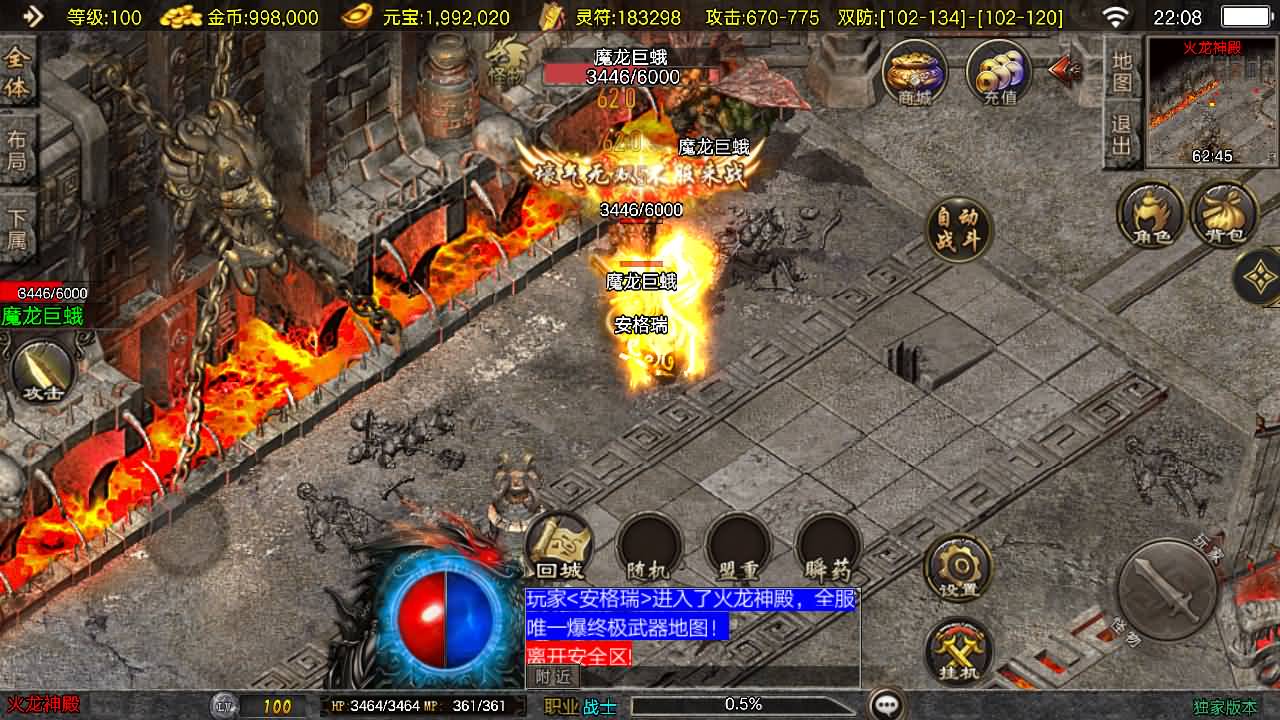The height and width of the screenshot is (720, 1280).
Task: Tap the large sword attack button
Action: (1166, 590)
